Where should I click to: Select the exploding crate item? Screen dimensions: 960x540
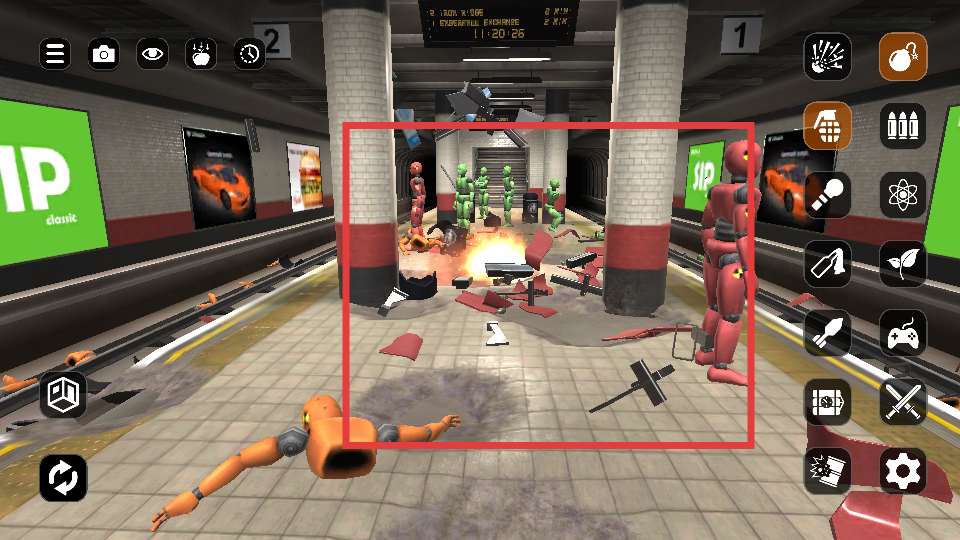click(x=828, y=471)
